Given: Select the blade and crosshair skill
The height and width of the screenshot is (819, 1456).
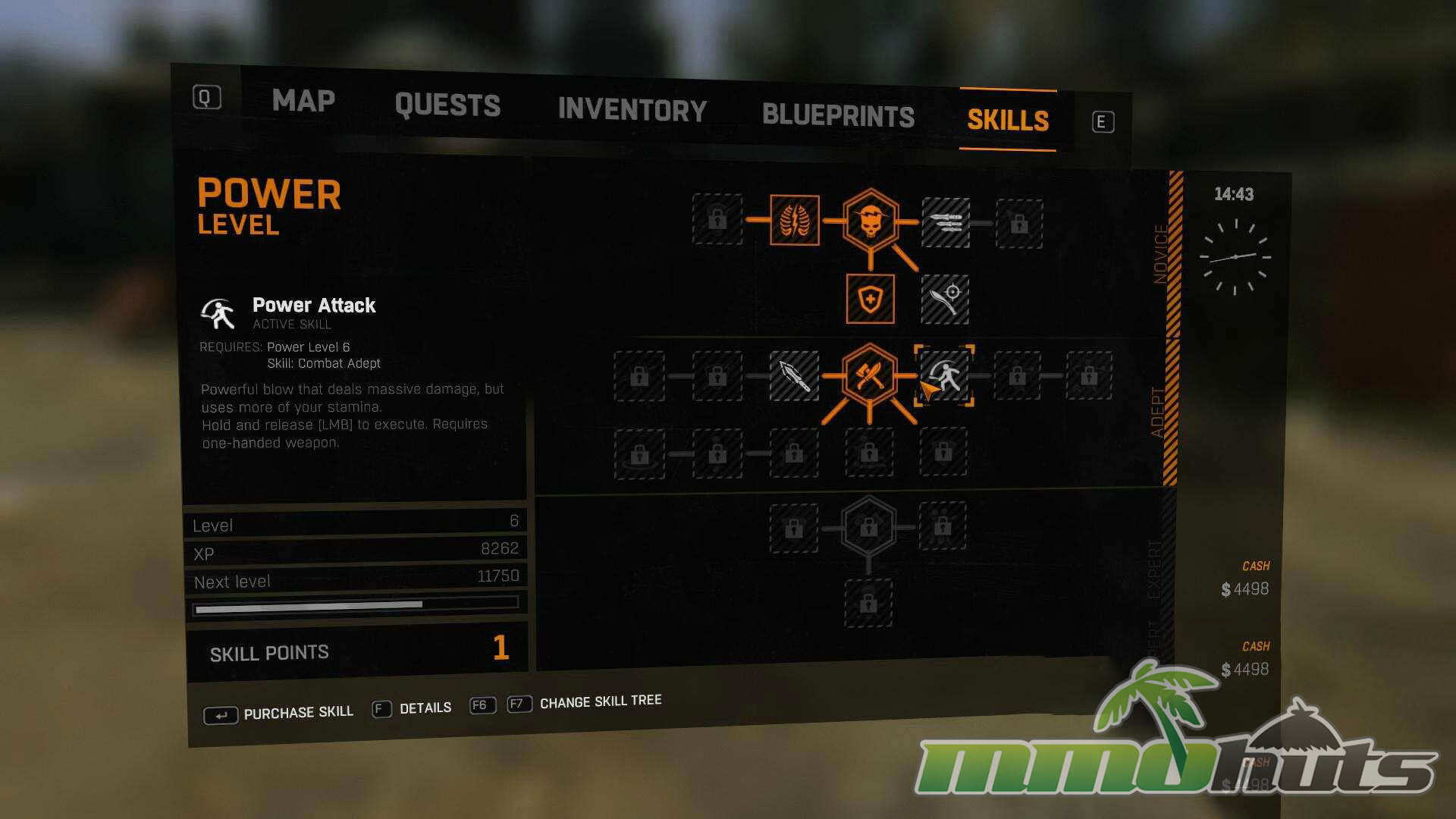Looking at the screenshot, I should point(944,300).
